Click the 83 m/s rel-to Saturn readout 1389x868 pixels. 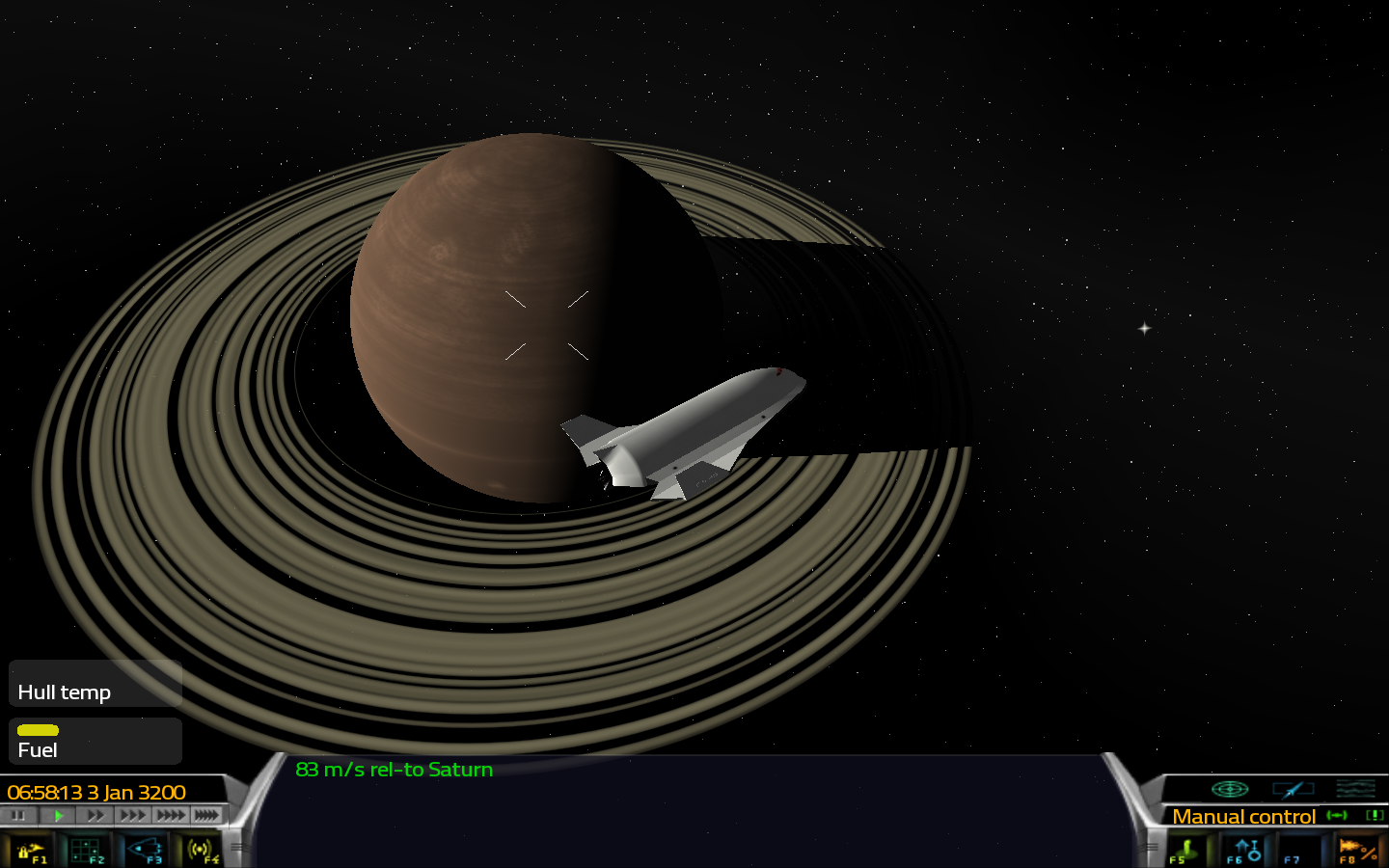pos(395,770)
